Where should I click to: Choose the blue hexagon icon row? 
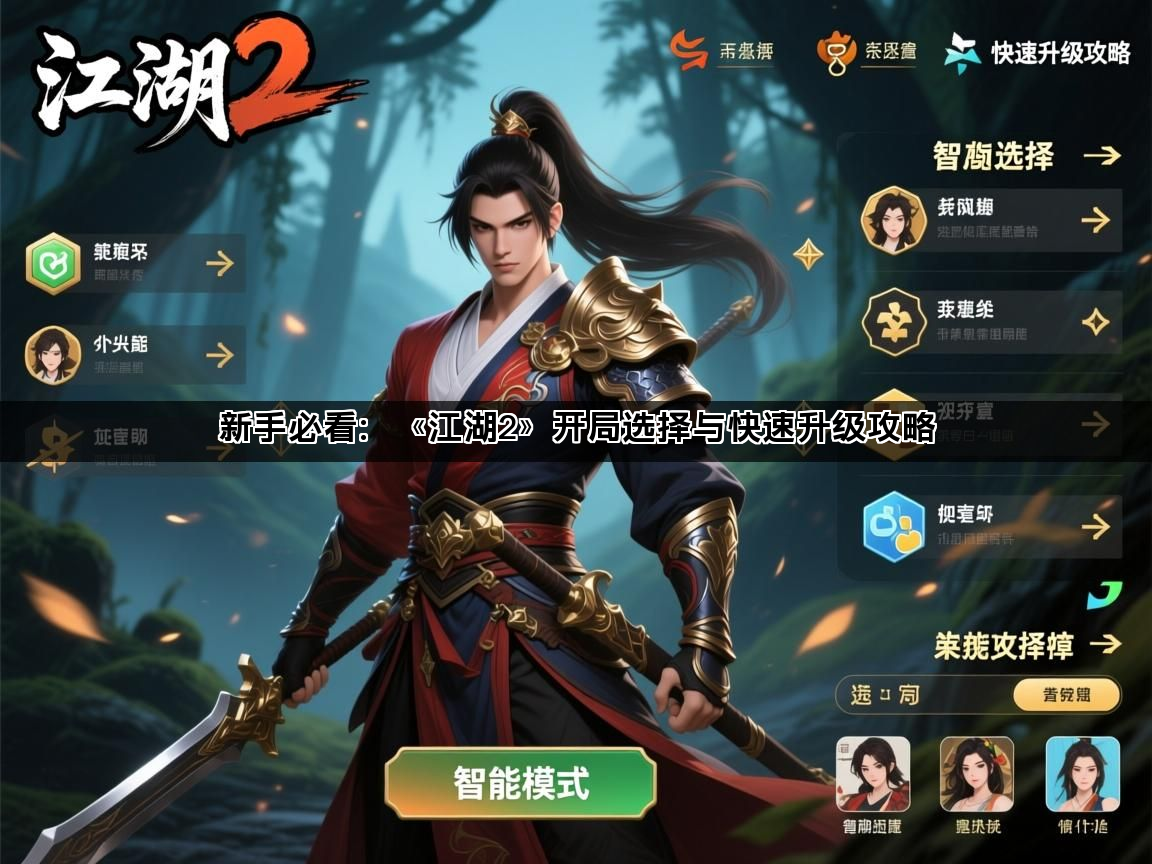tap(991, 527)
